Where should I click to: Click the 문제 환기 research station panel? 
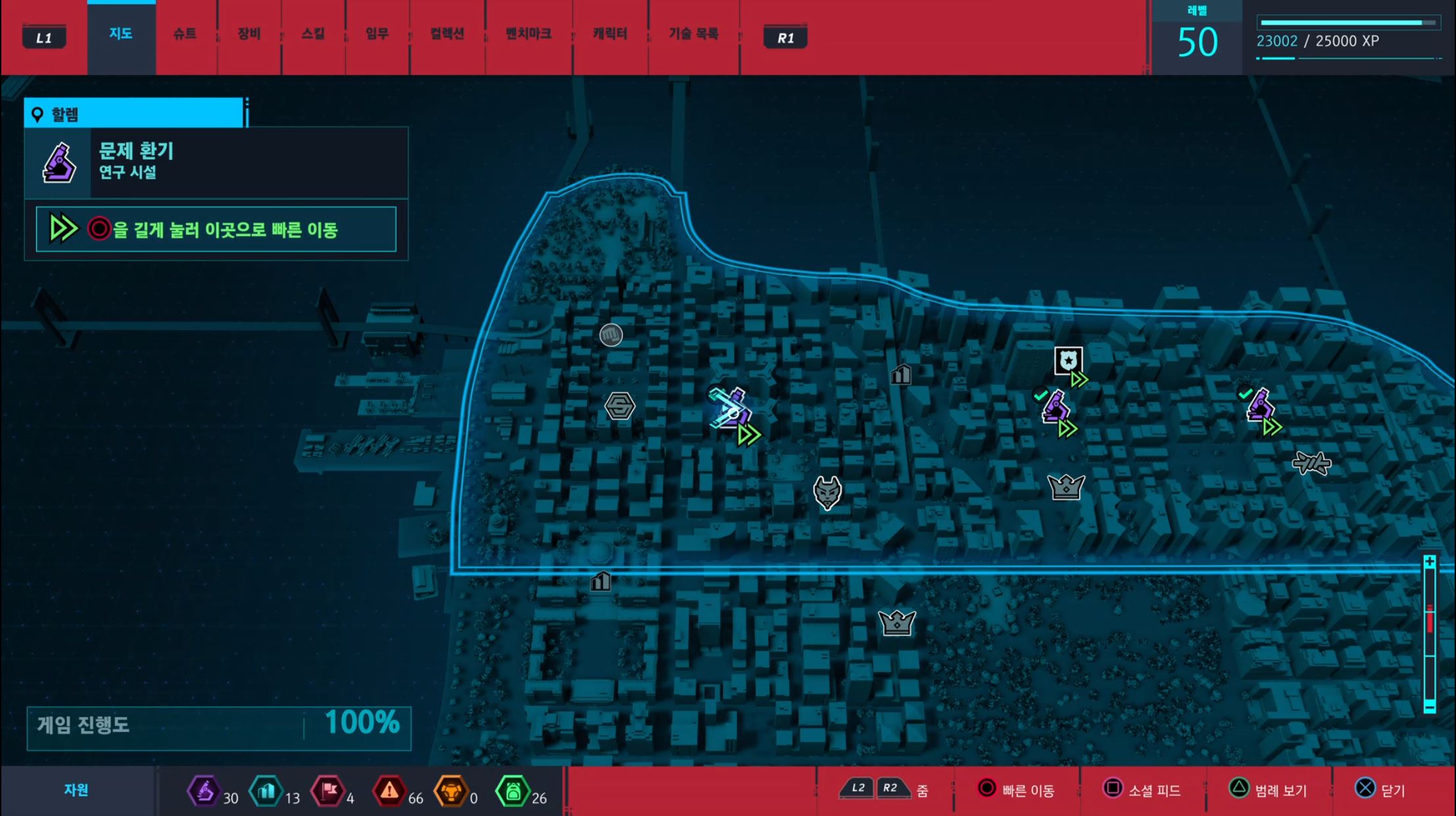coord(216,162)
